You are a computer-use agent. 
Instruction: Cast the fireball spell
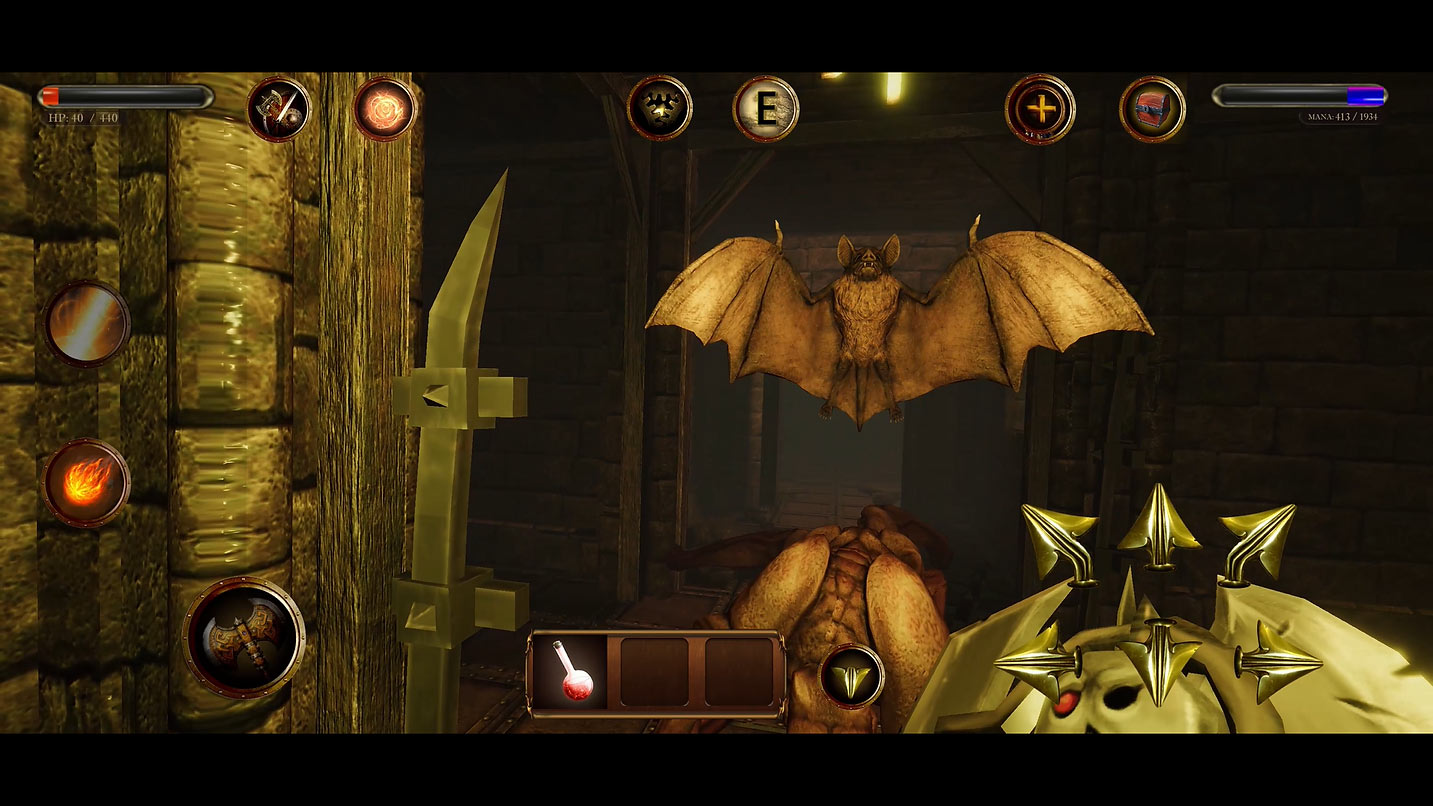pos(87,482)
